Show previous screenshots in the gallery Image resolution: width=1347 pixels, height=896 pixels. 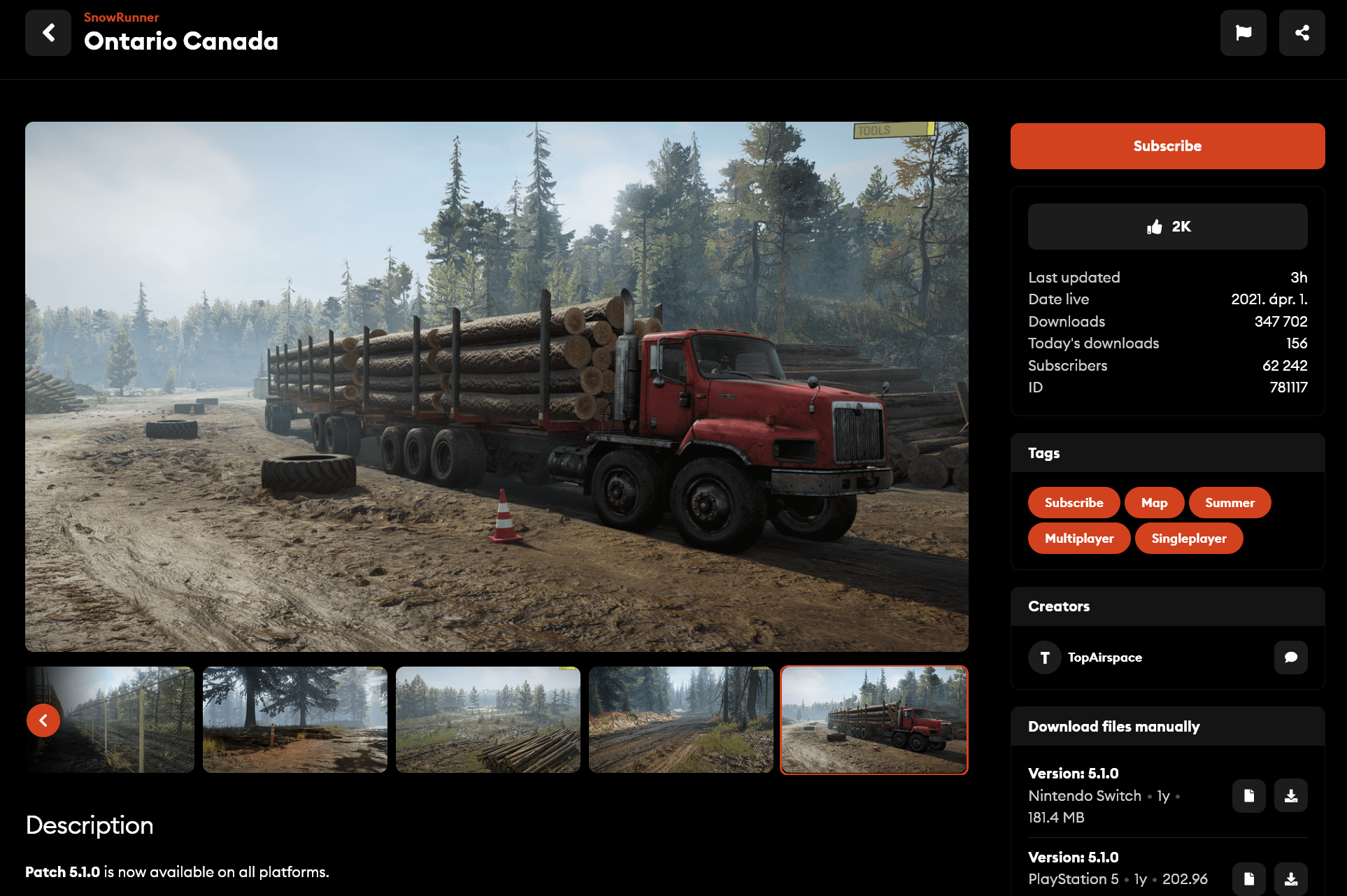click(x=43, y=720)
